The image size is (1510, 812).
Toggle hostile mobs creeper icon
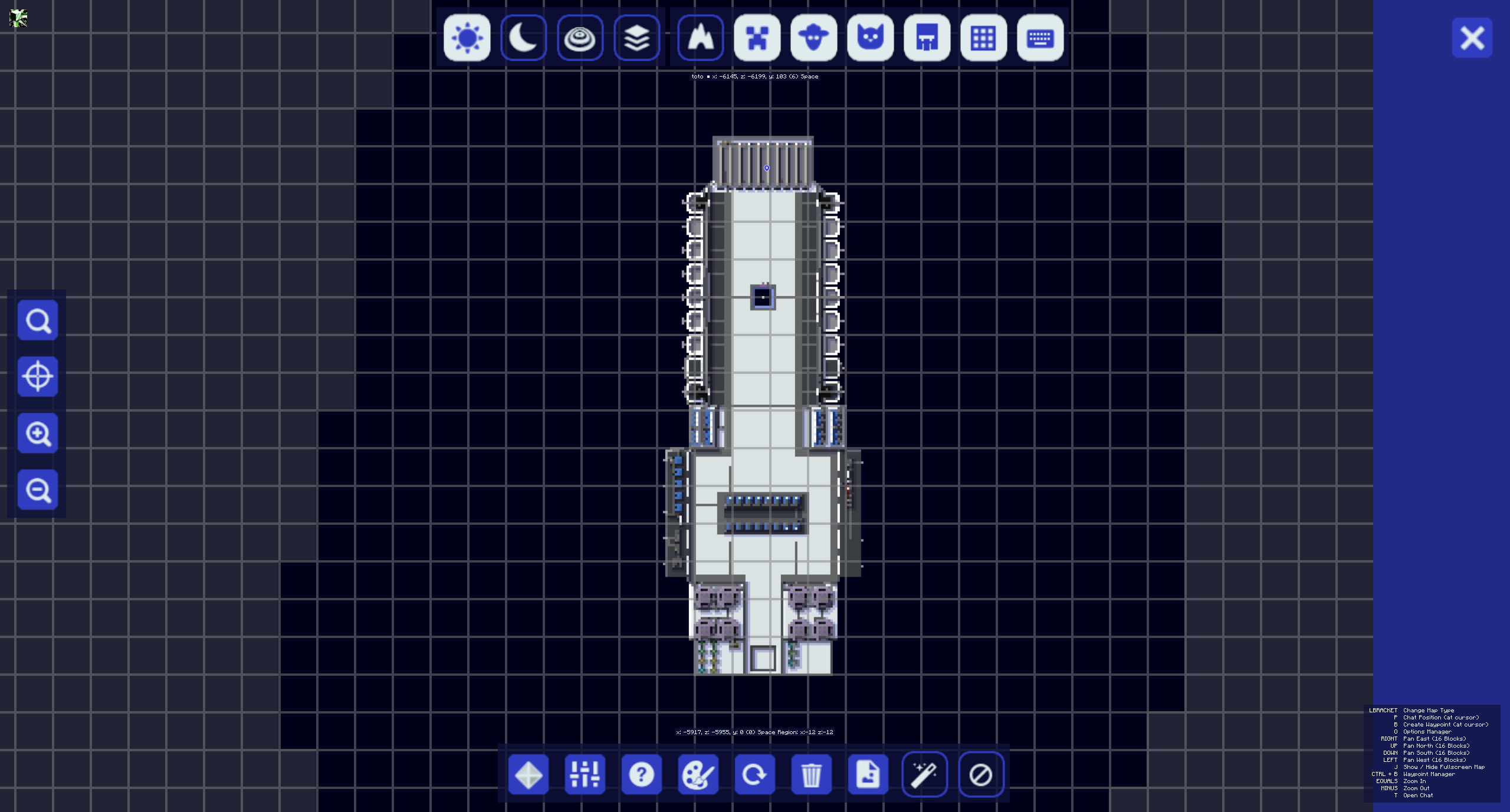tap(757, 38)
